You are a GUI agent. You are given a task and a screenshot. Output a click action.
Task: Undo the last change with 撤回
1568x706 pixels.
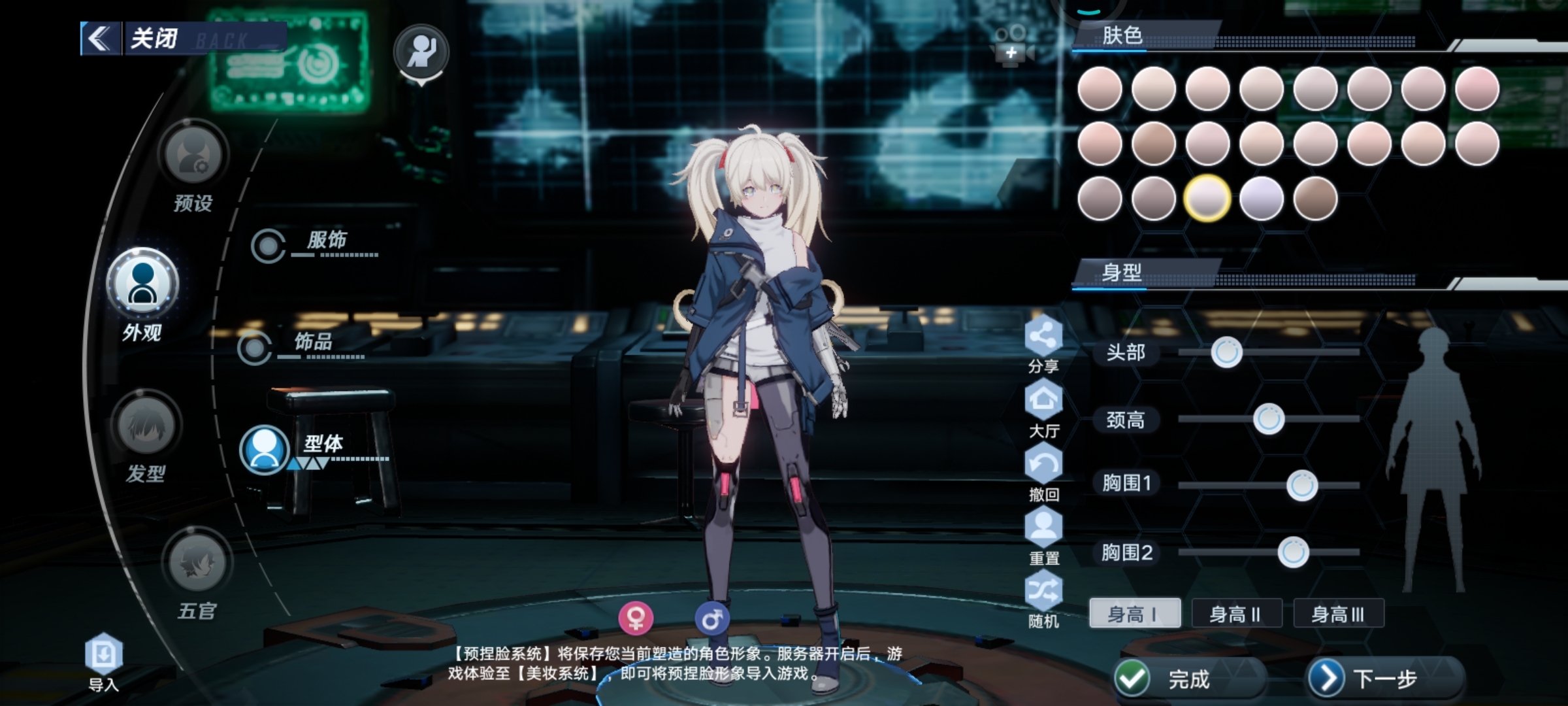(1043, 464)
